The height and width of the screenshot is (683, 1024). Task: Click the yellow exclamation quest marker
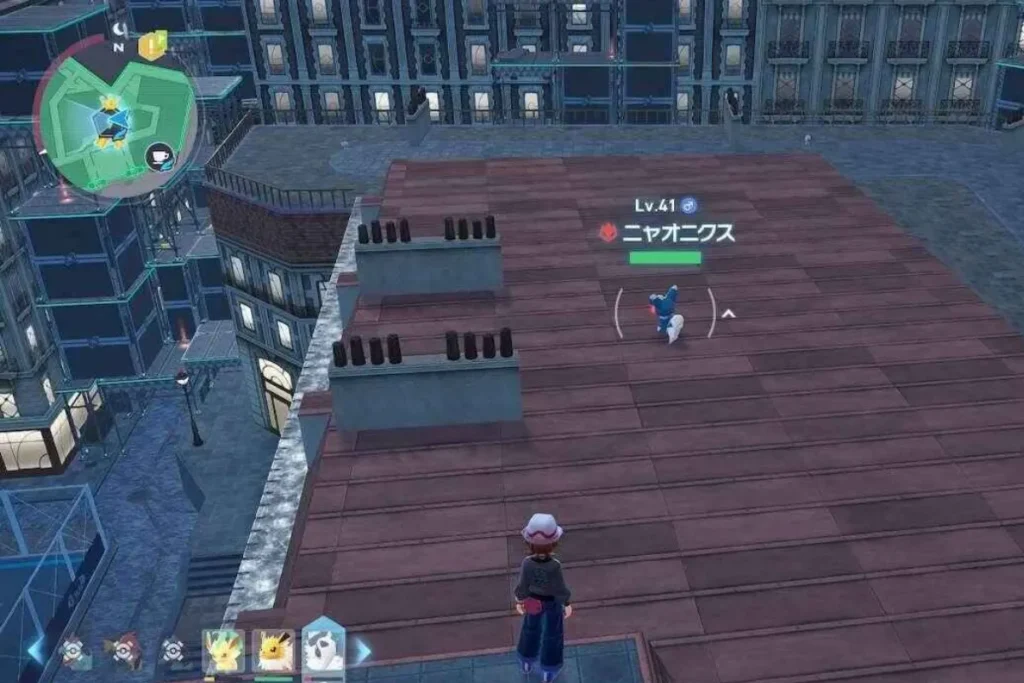point(152,44)
